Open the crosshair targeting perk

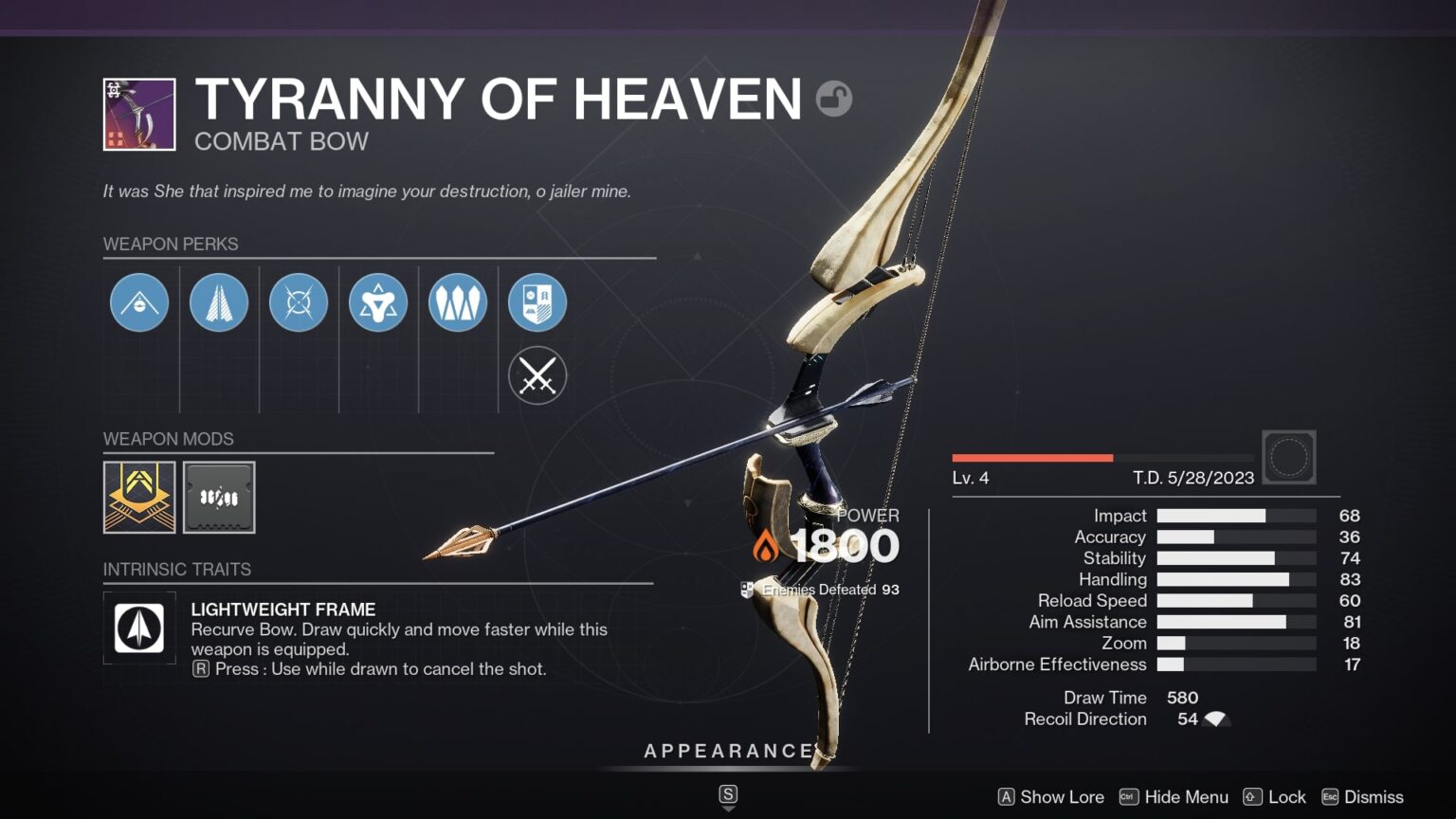299,301
